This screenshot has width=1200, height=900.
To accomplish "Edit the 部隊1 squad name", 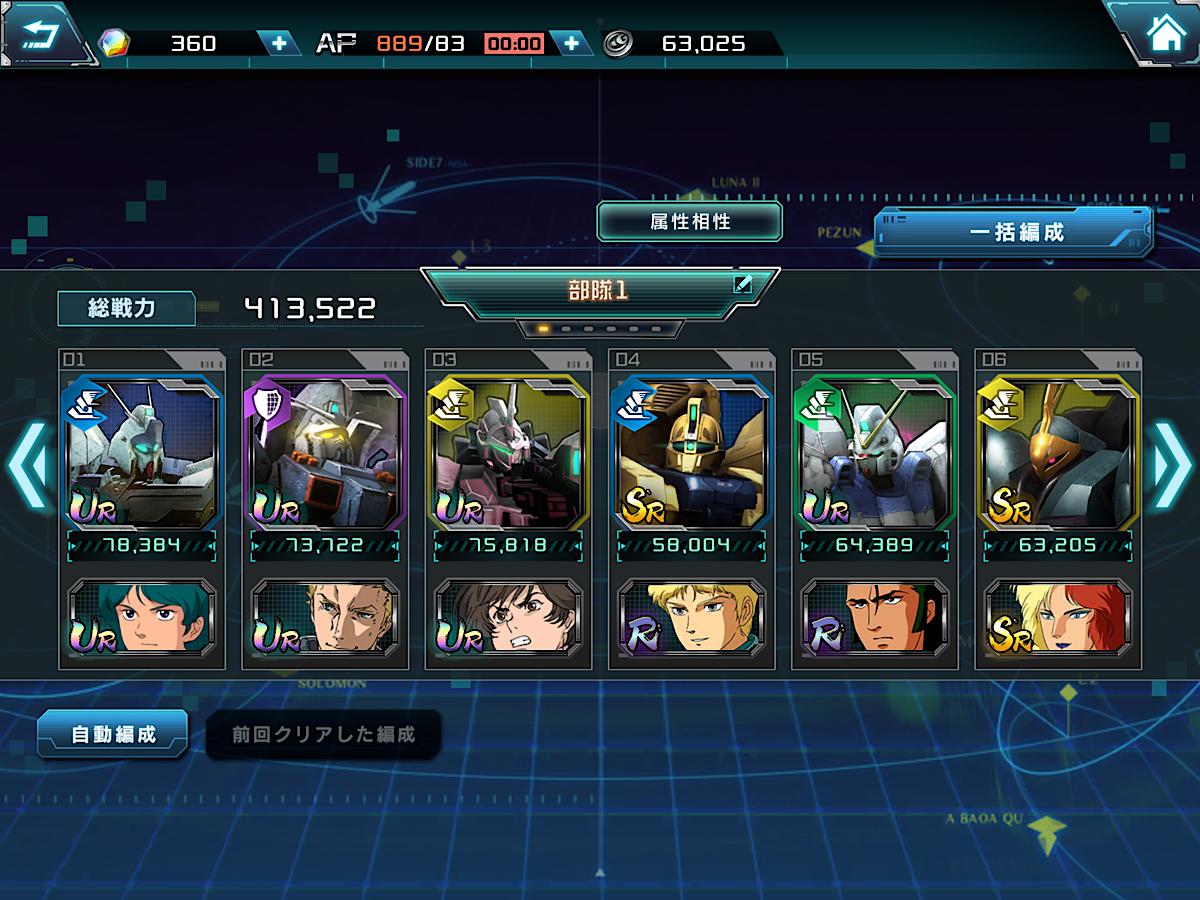I will tap(741, 284).
